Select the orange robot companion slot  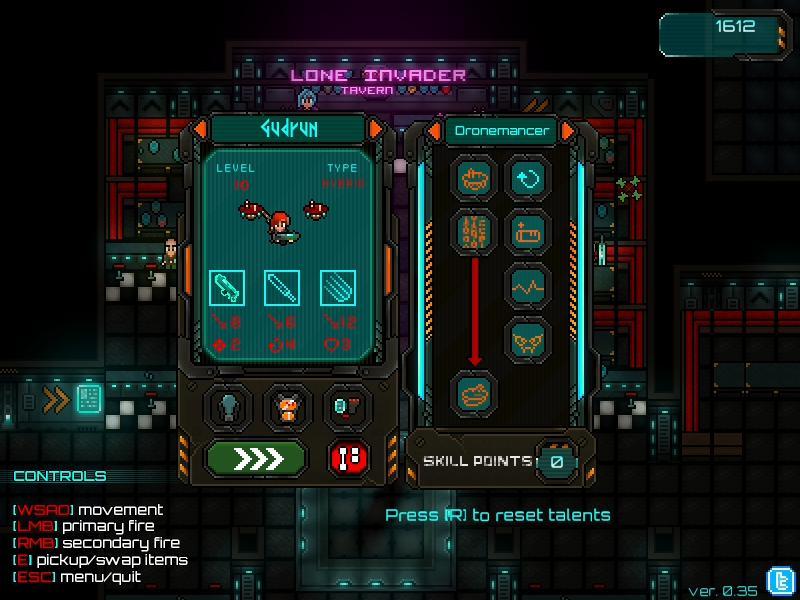pyautogui.click(x=288, y=407)
